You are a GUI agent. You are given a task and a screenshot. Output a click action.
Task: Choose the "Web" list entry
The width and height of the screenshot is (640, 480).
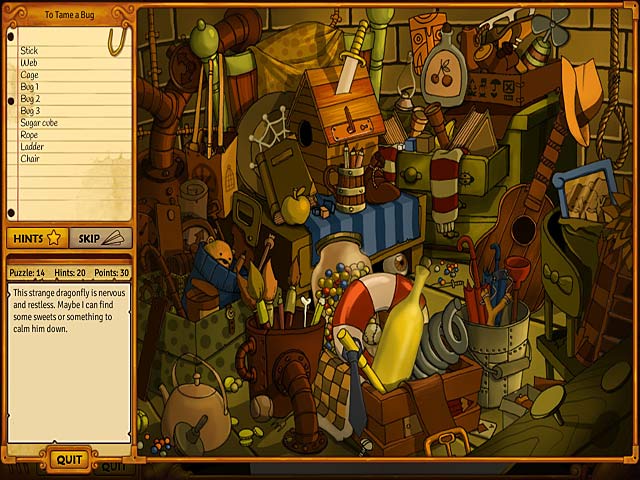pos(29,62)
